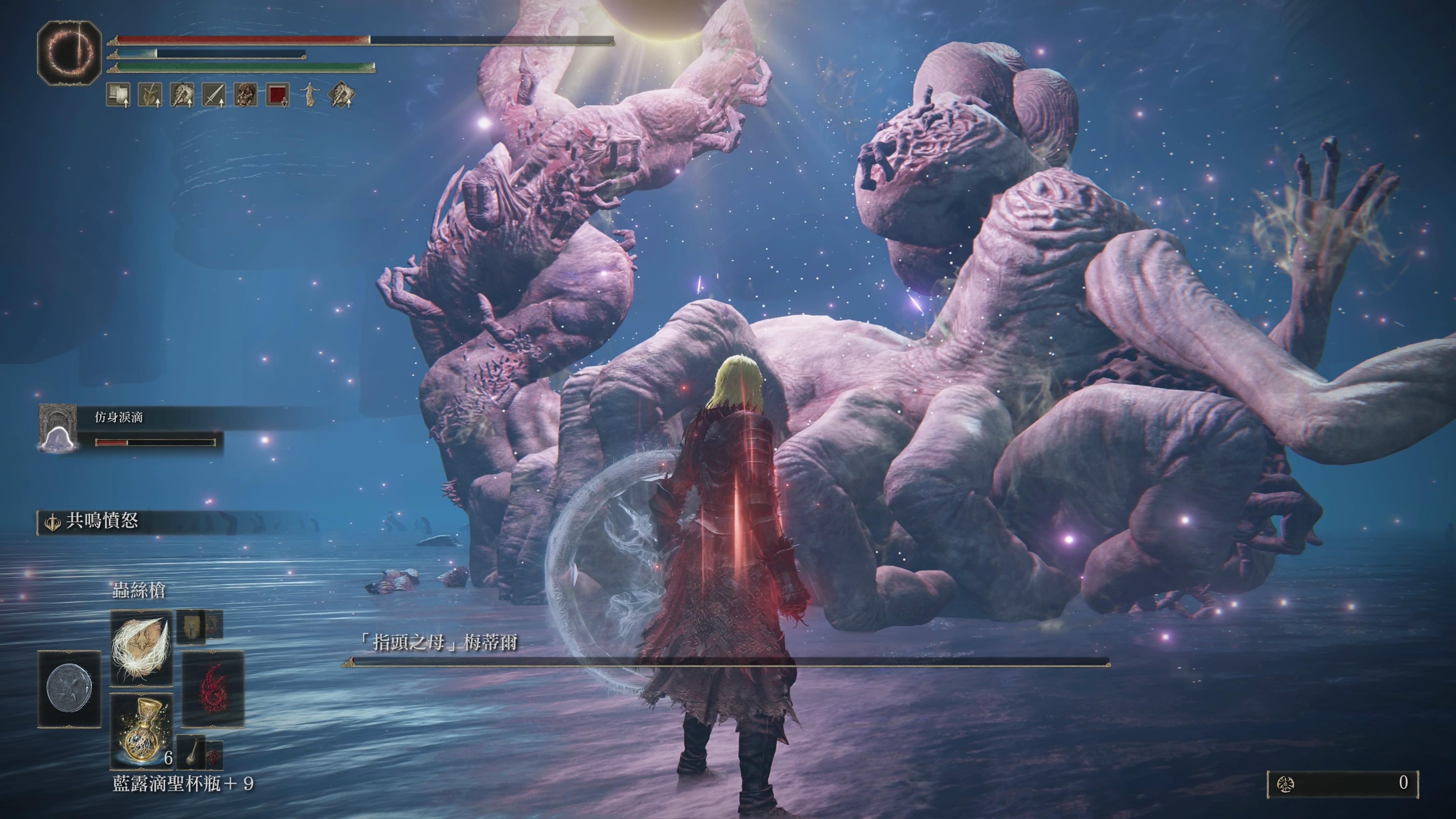1456x819 pixels.
Task: Click the red health bar at top left
Action: (x=237, y=39)
